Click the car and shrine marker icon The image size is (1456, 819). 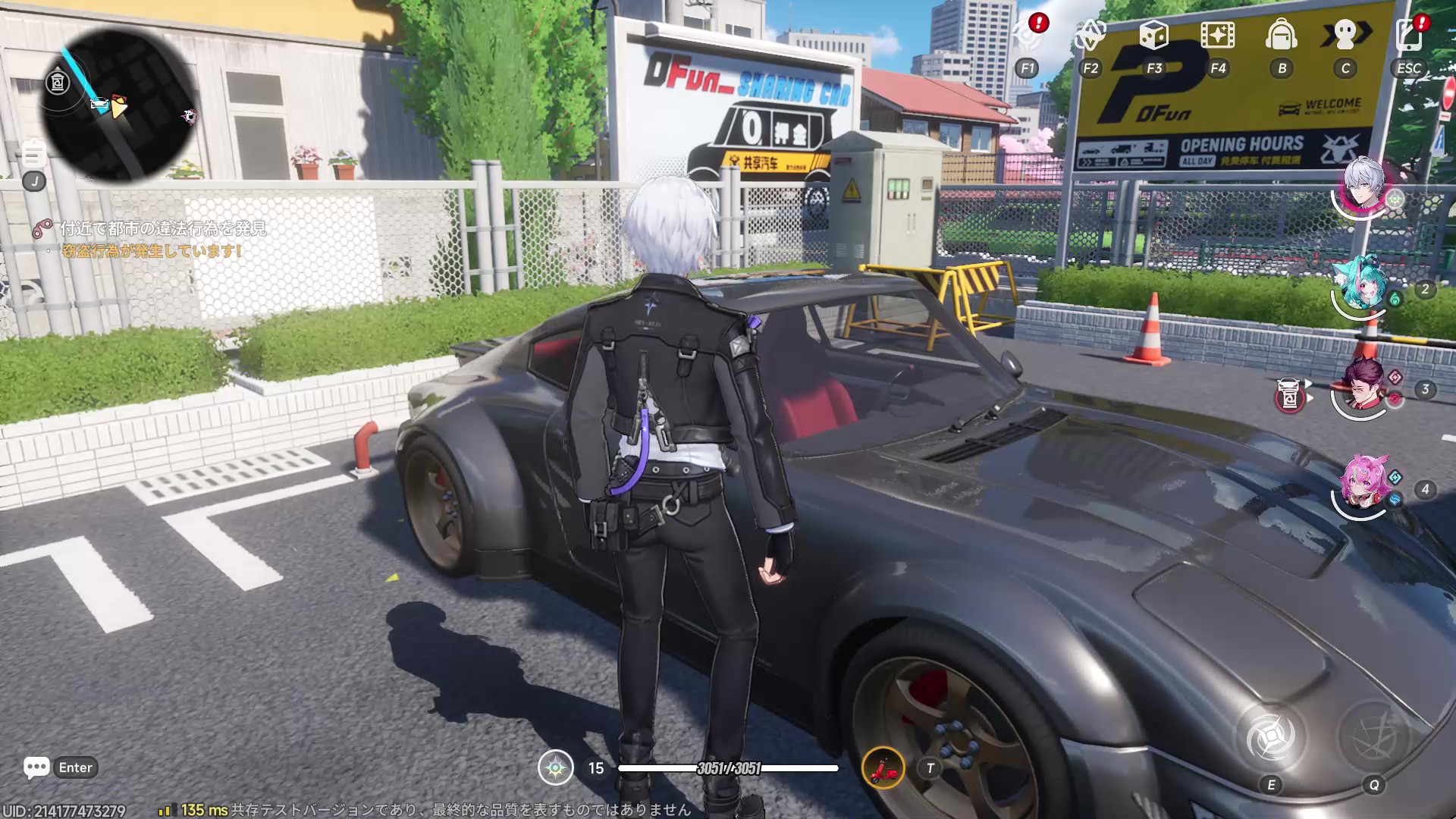tap(1290, 394)
